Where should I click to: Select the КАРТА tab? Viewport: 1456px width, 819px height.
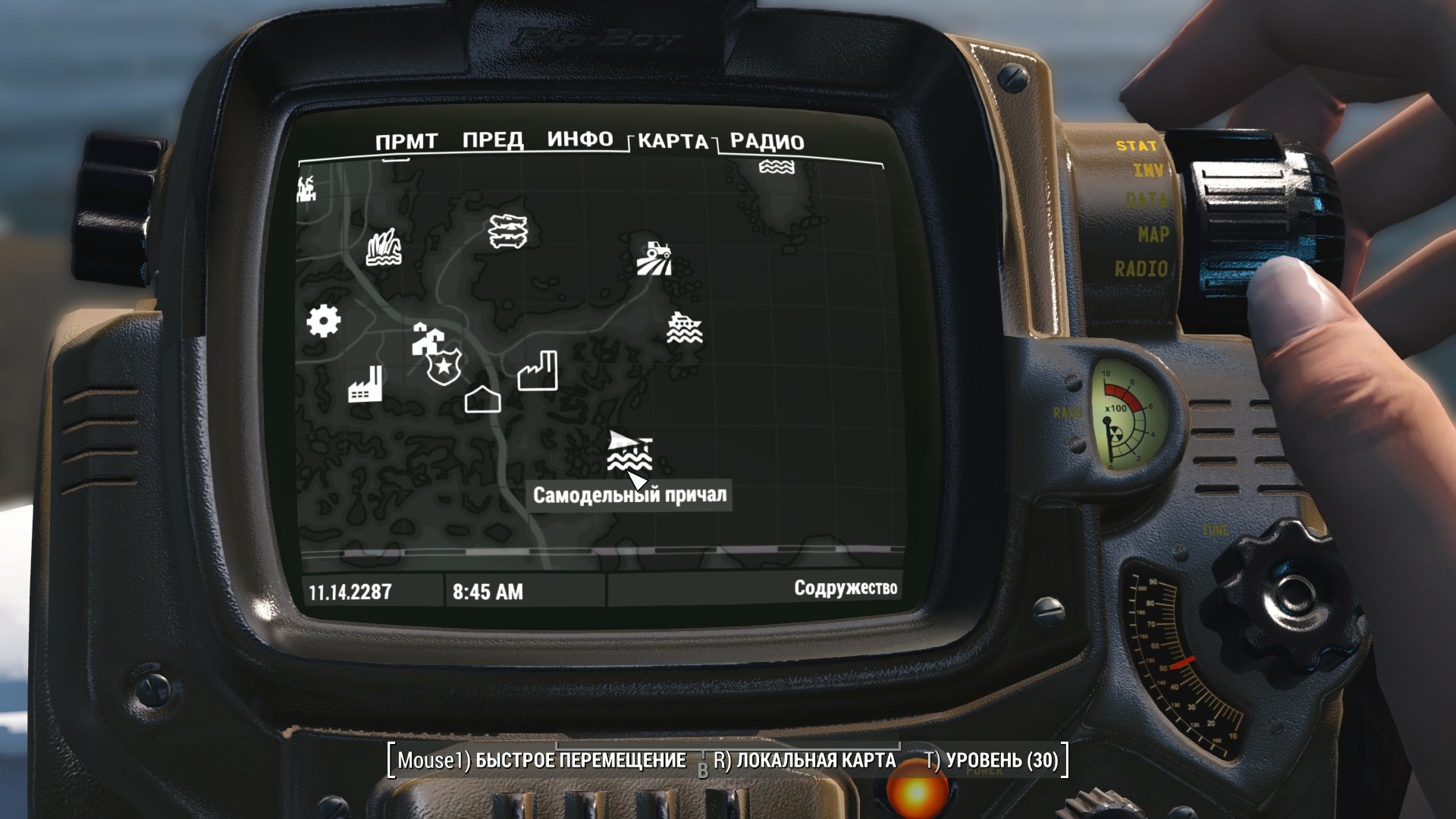(x=673, y=142)
